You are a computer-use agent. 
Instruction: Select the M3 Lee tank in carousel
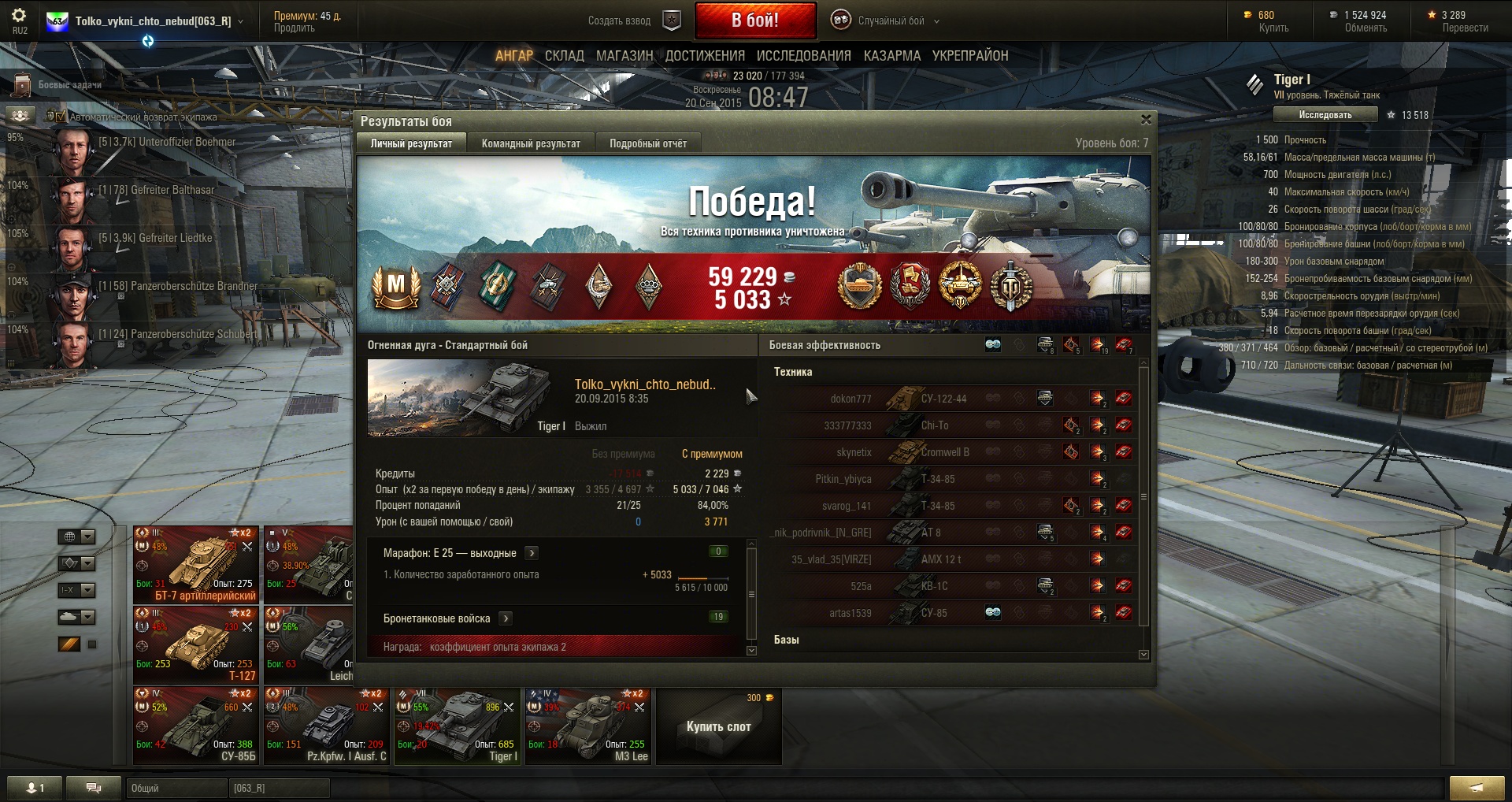click(588, 725)
